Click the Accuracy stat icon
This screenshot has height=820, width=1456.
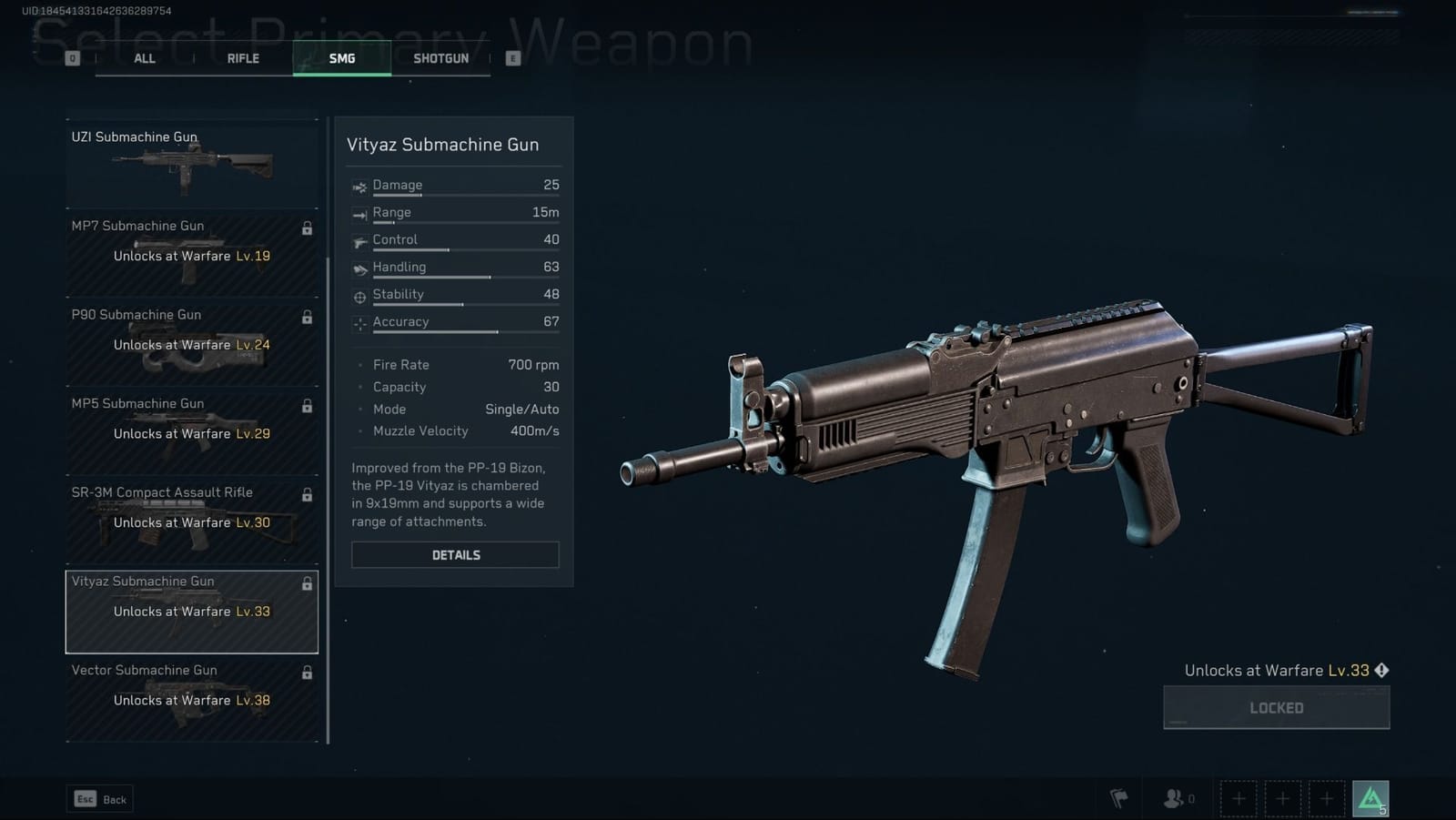[359, 322]
